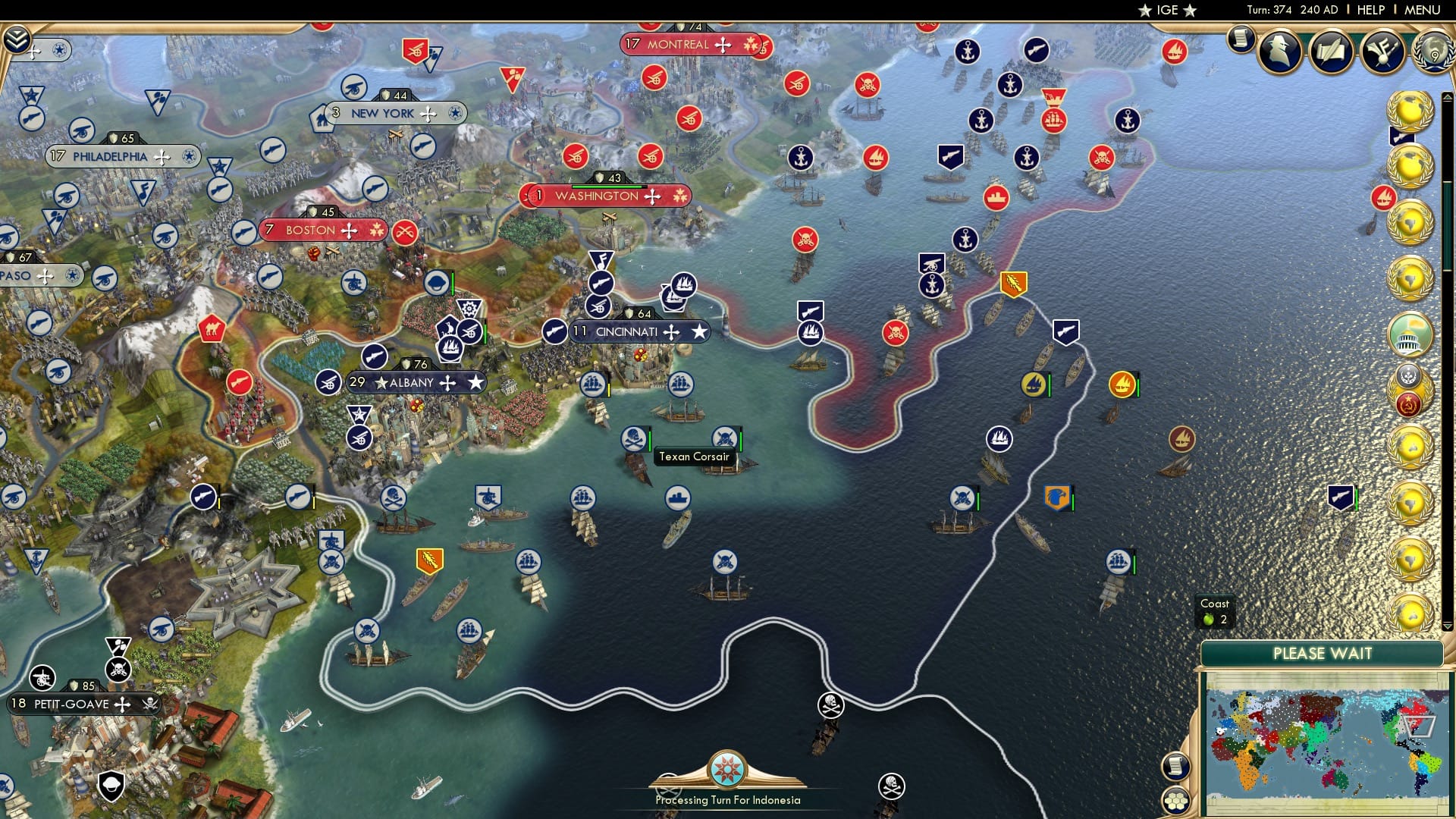Open the notification log scroll icon top-right
Screen dimensions: 1456x819
(x=1241, y=39)
